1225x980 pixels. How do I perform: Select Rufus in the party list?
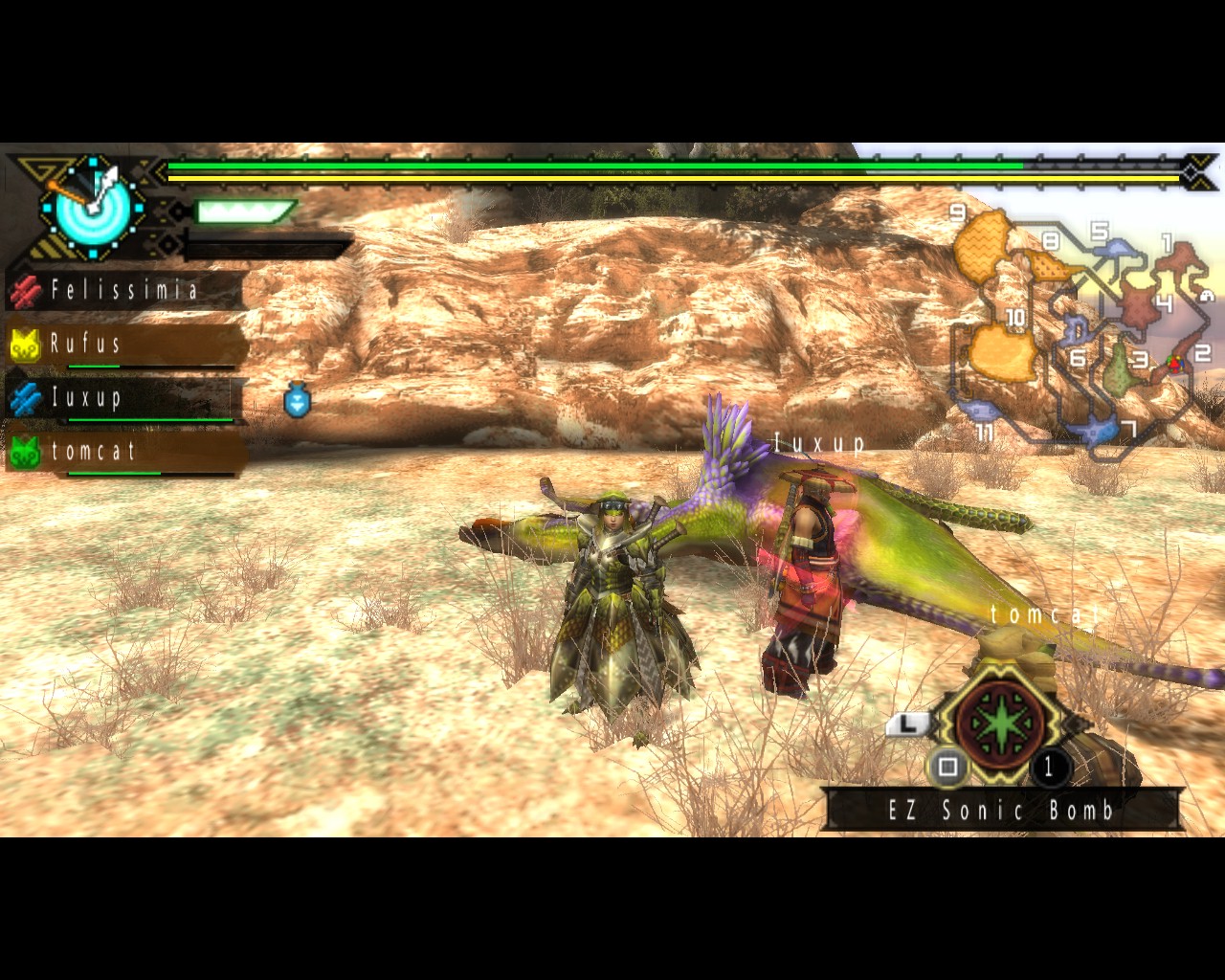pos(124,345)
